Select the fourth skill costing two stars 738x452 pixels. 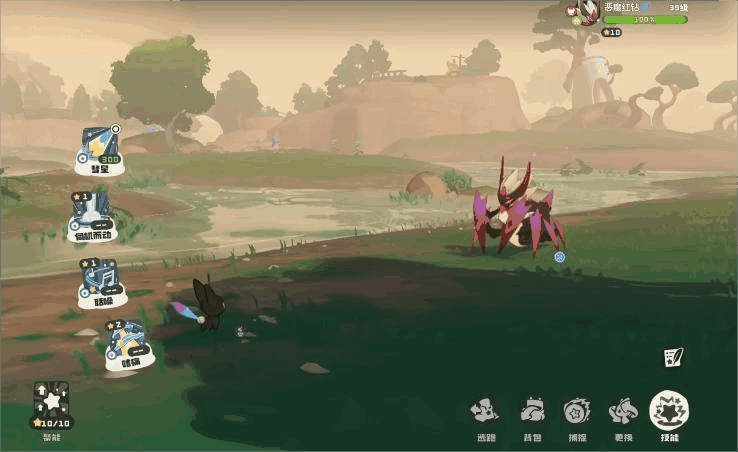click(x=130, y=342)
